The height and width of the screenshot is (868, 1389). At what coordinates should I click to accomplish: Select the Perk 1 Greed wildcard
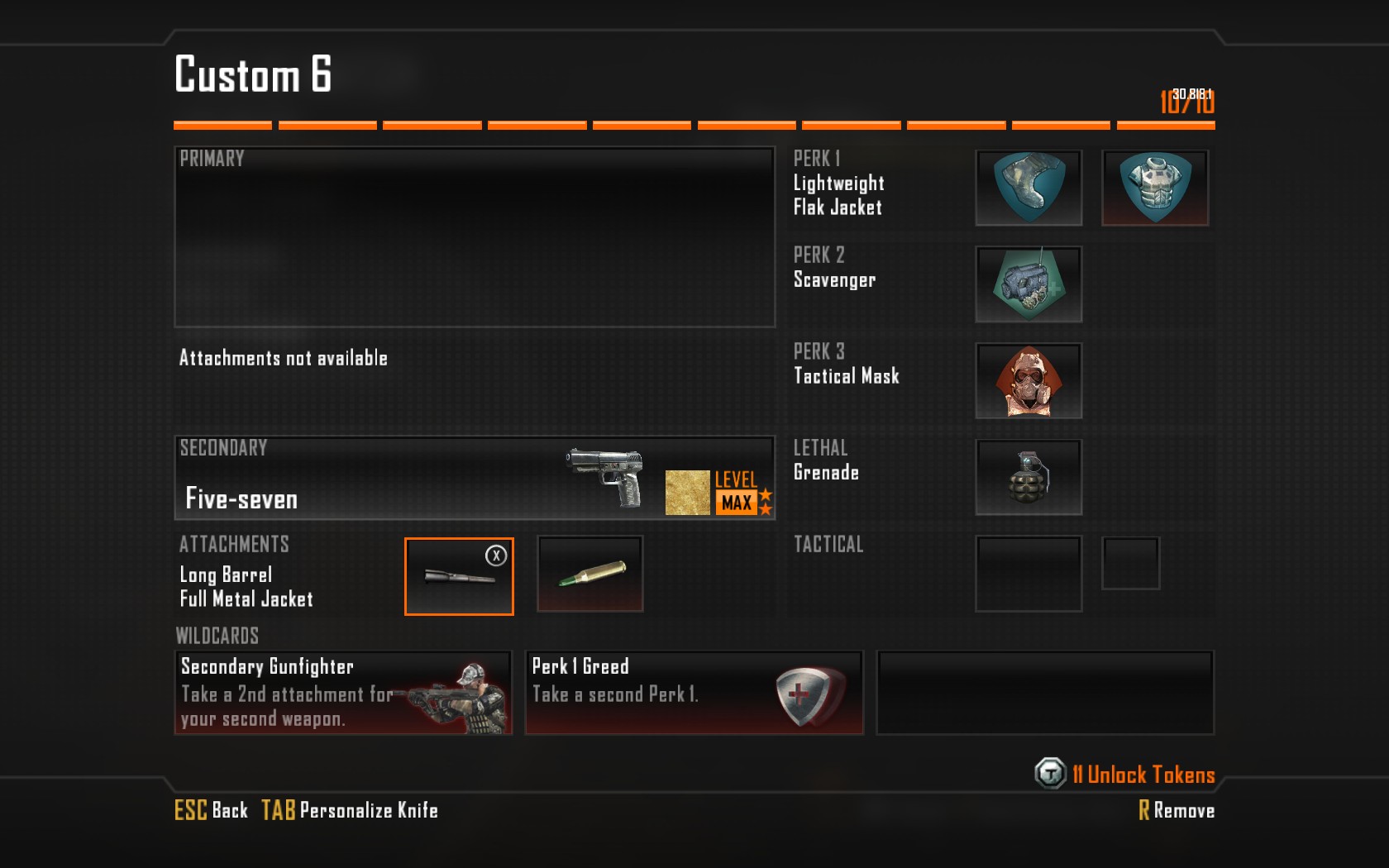click(694, 693)
